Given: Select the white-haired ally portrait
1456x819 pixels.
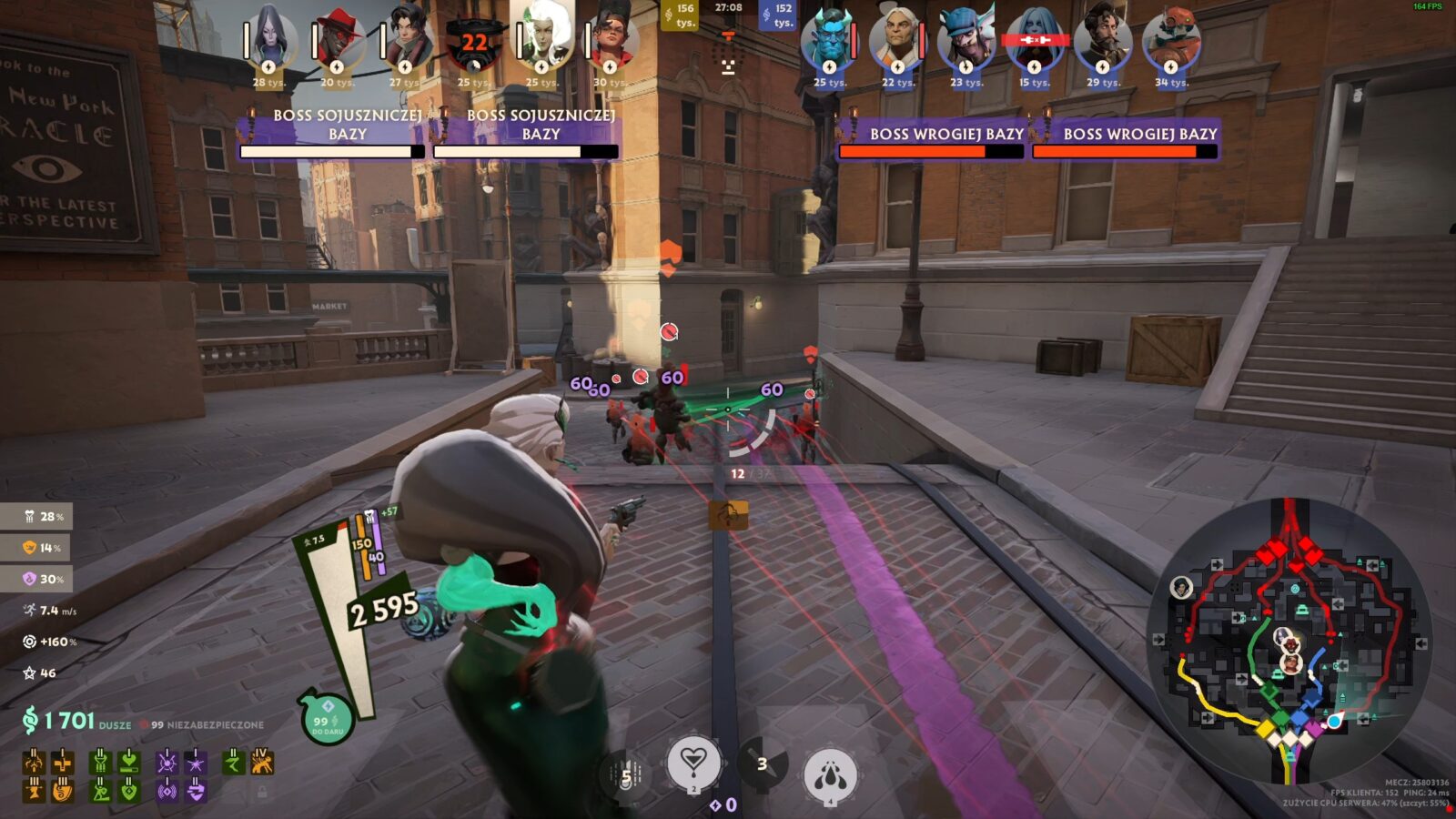Looking at the screenshot, I should [542, 41].
